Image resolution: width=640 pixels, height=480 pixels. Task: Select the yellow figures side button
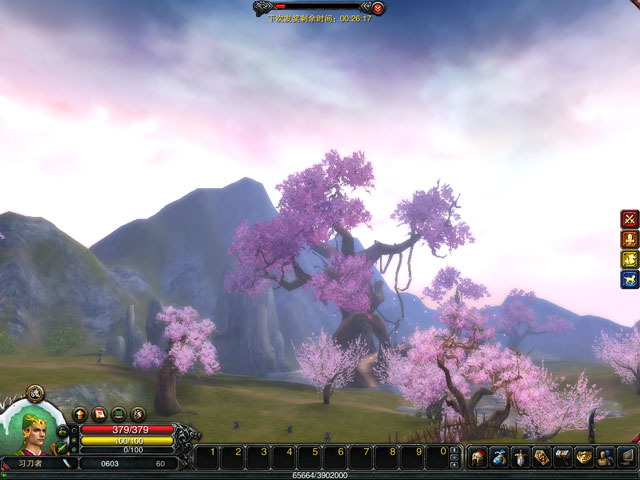pos(629,259)
